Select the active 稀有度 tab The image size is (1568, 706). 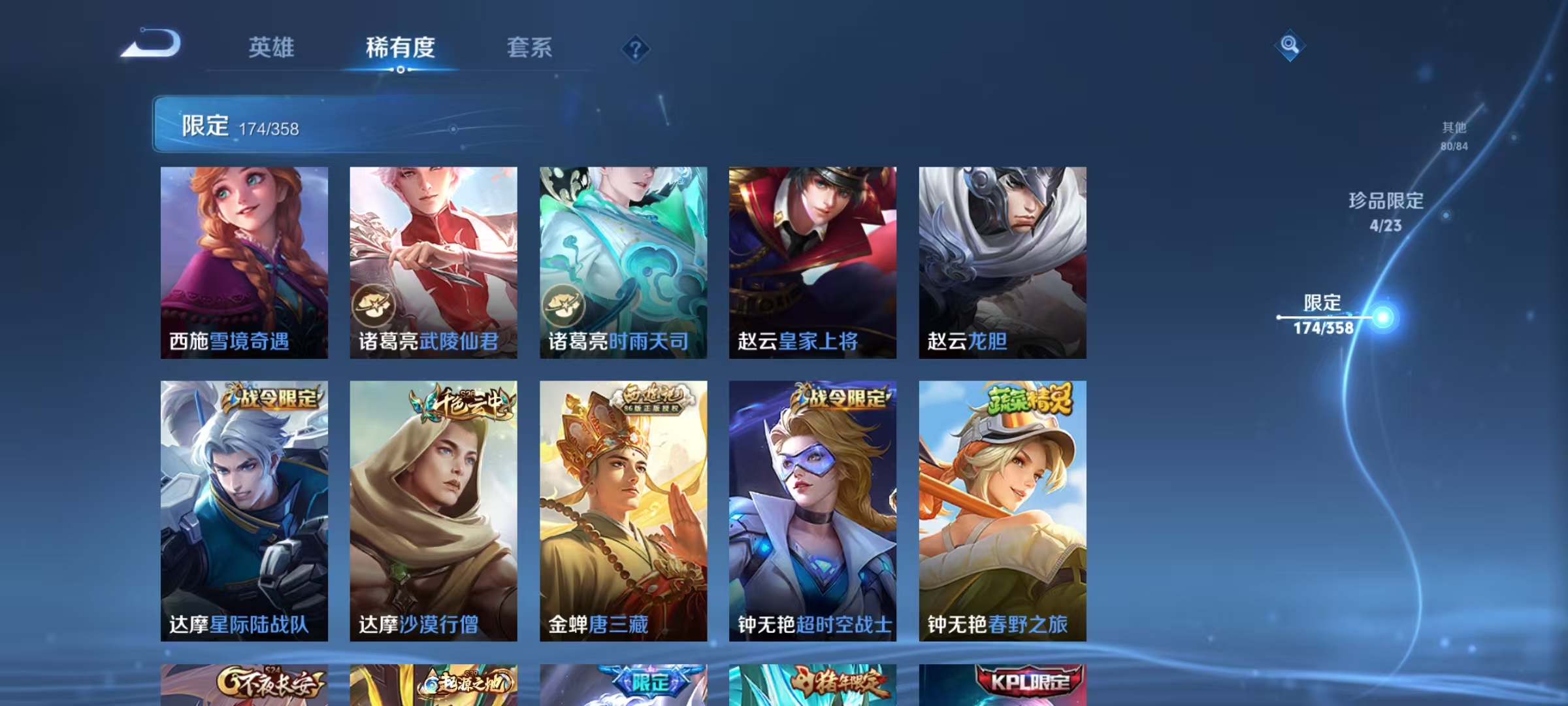[x=400, y=47]
